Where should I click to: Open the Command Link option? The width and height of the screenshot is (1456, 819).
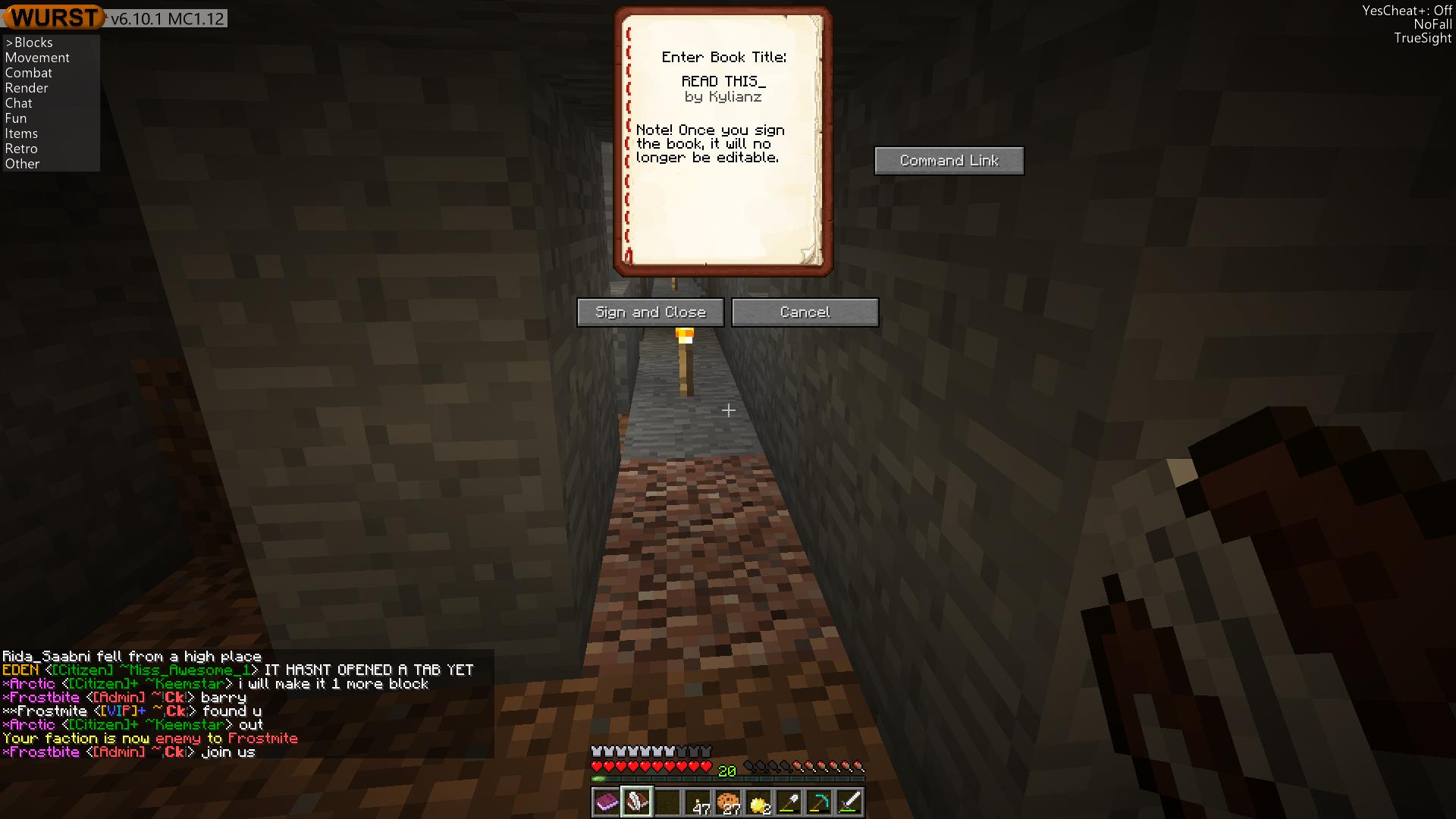point(949,161)
